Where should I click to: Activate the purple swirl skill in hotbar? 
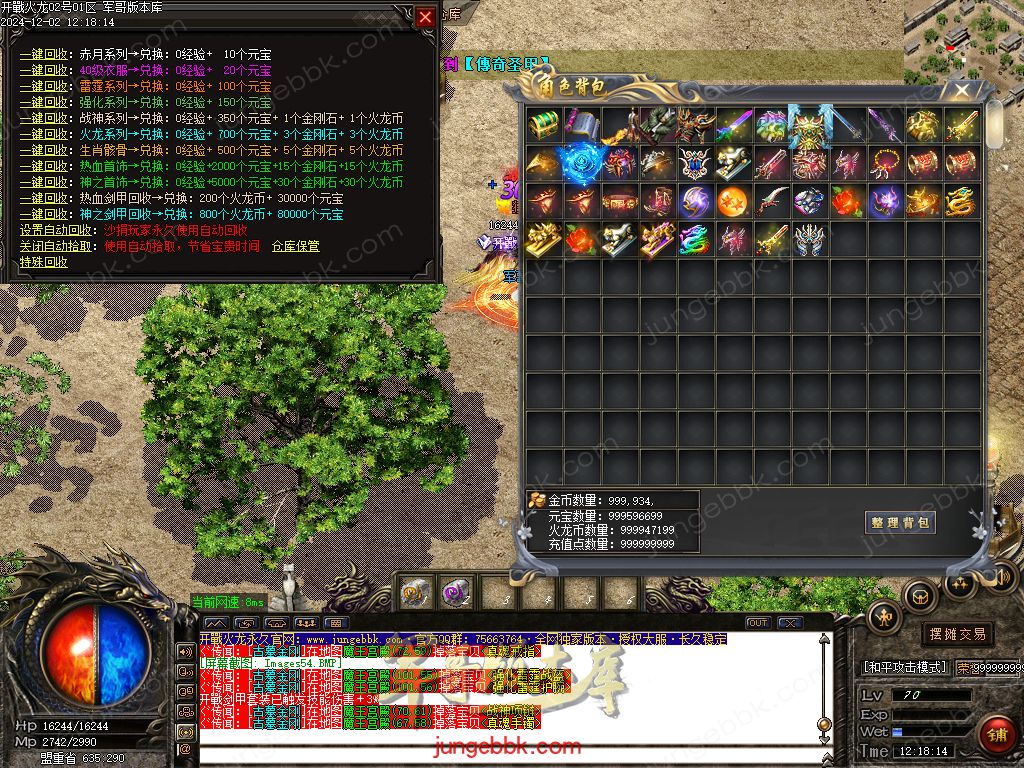coord(457,592)
